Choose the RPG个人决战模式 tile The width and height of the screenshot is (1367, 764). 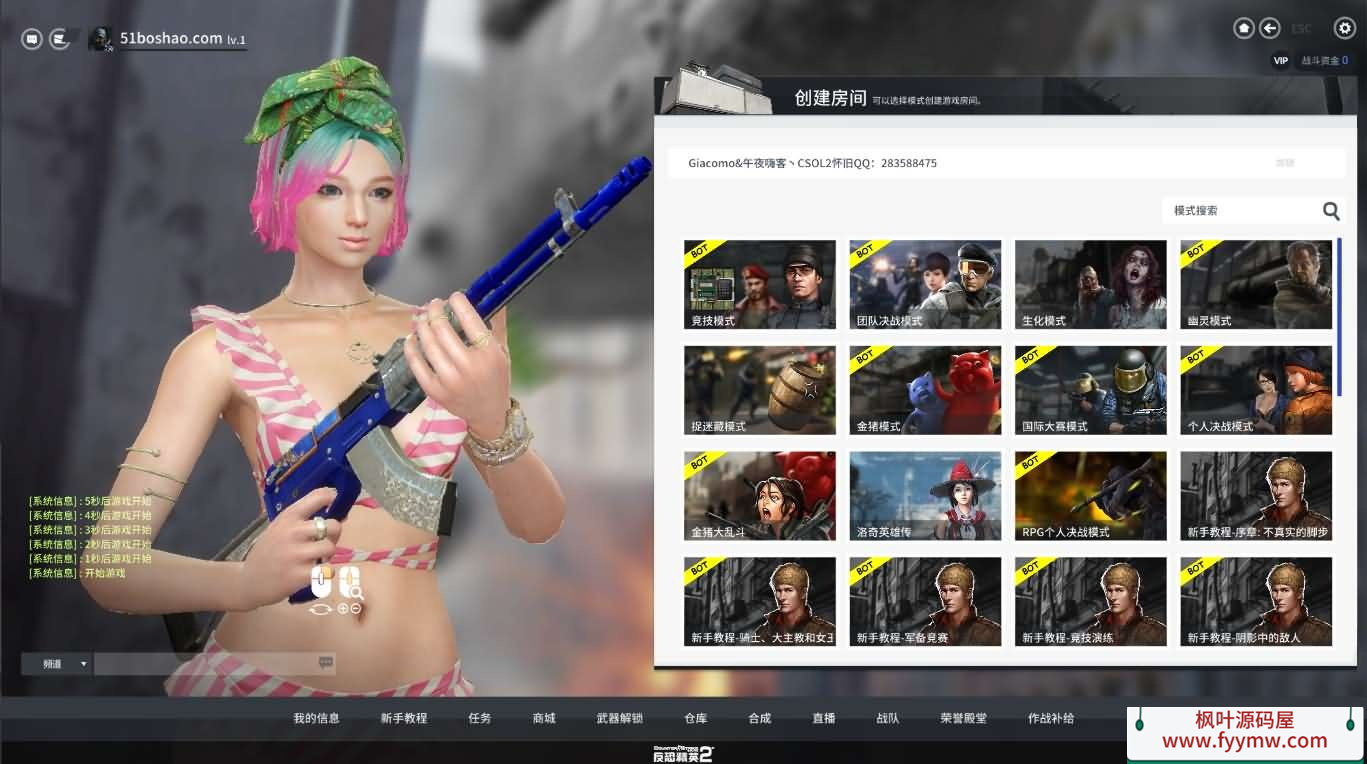tap(1090, 496)
